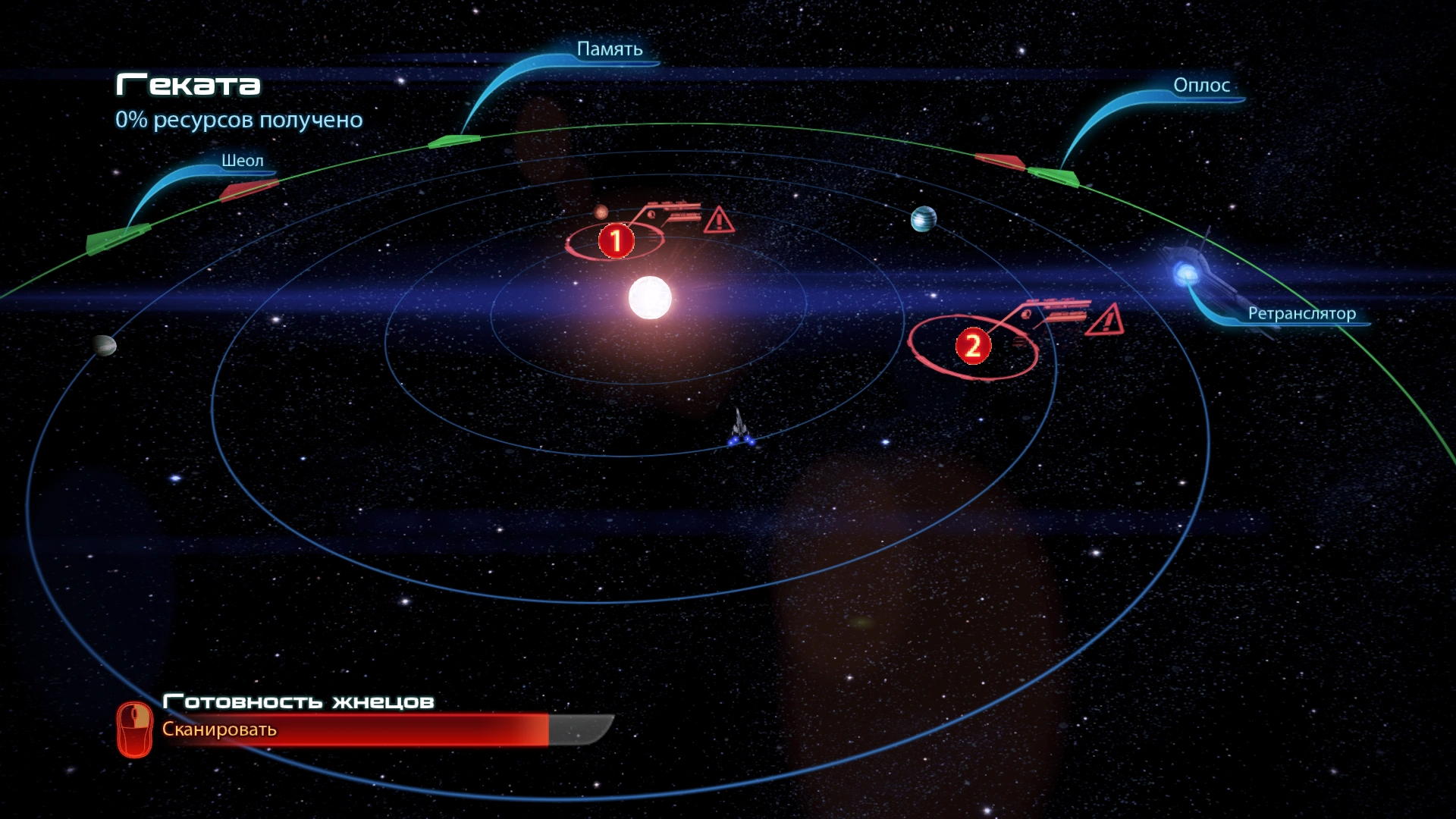Click the red marker numbered 2
This screenshot has width=1456, height=819.
coord(973,347)
